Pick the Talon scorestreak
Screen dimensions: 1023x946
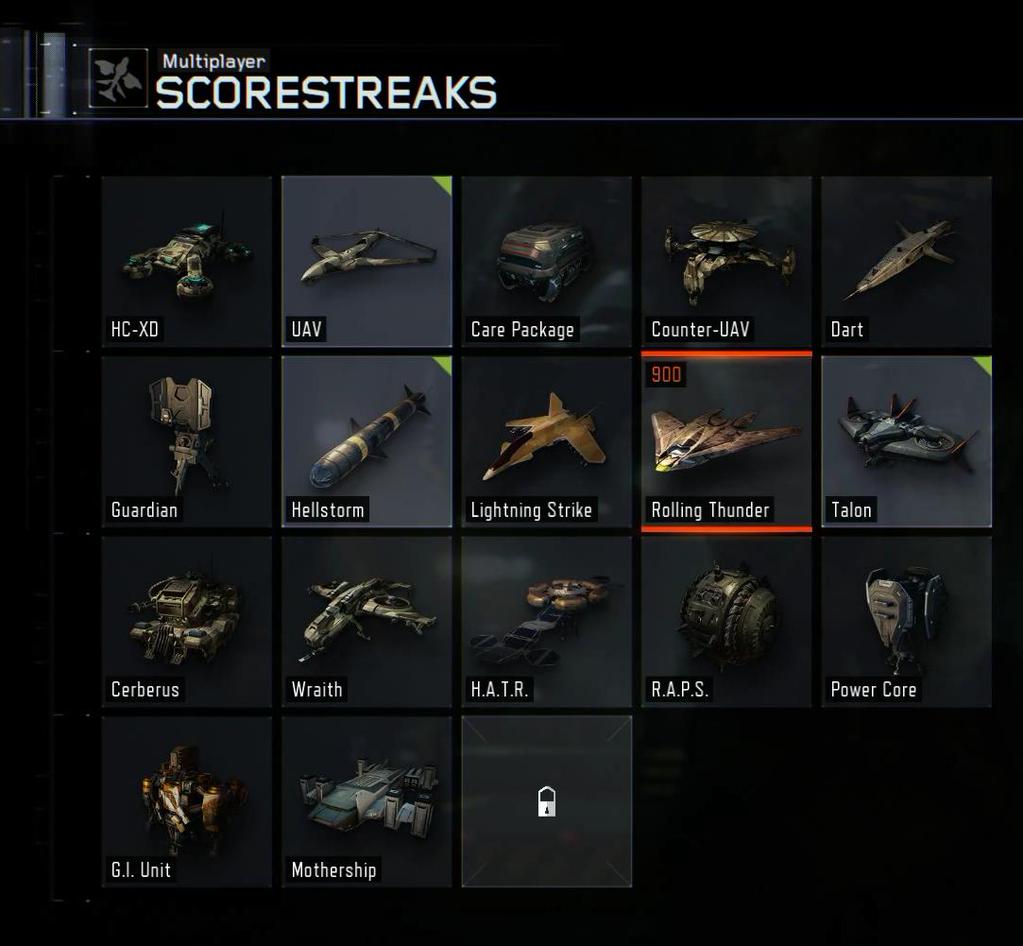pos(907,441)
